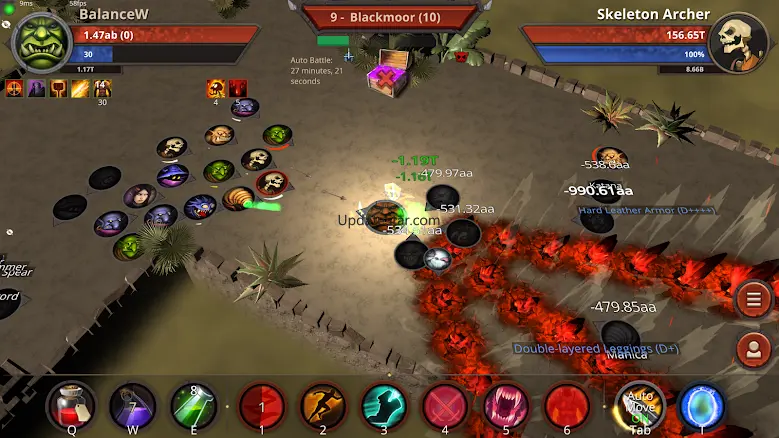Select the Skeleton Archer target portrait
779x438 pixels.
740,42
